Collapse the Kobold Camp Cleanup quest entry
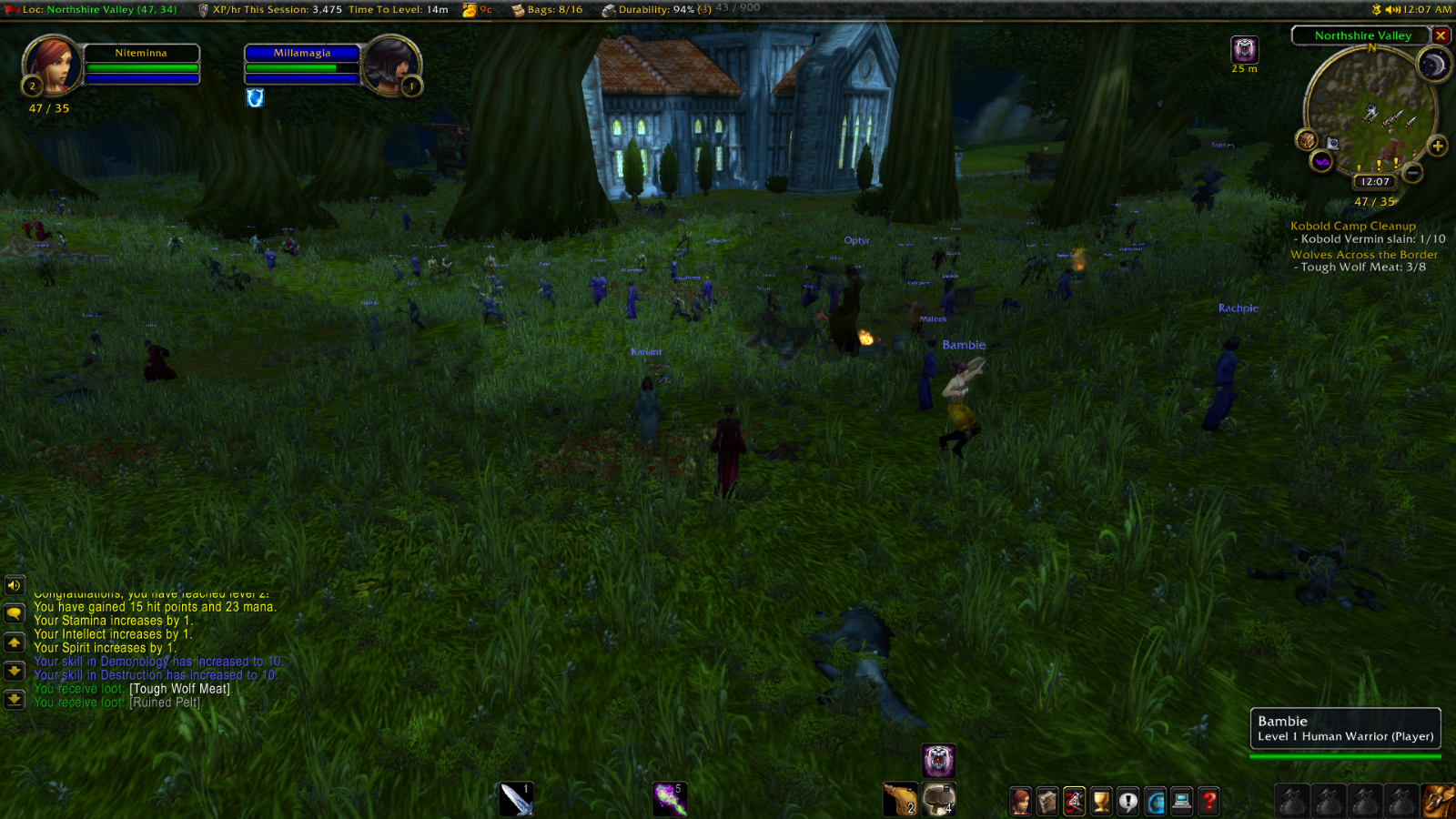The width and height of the screenshot is (1456, 819). 1352,225
